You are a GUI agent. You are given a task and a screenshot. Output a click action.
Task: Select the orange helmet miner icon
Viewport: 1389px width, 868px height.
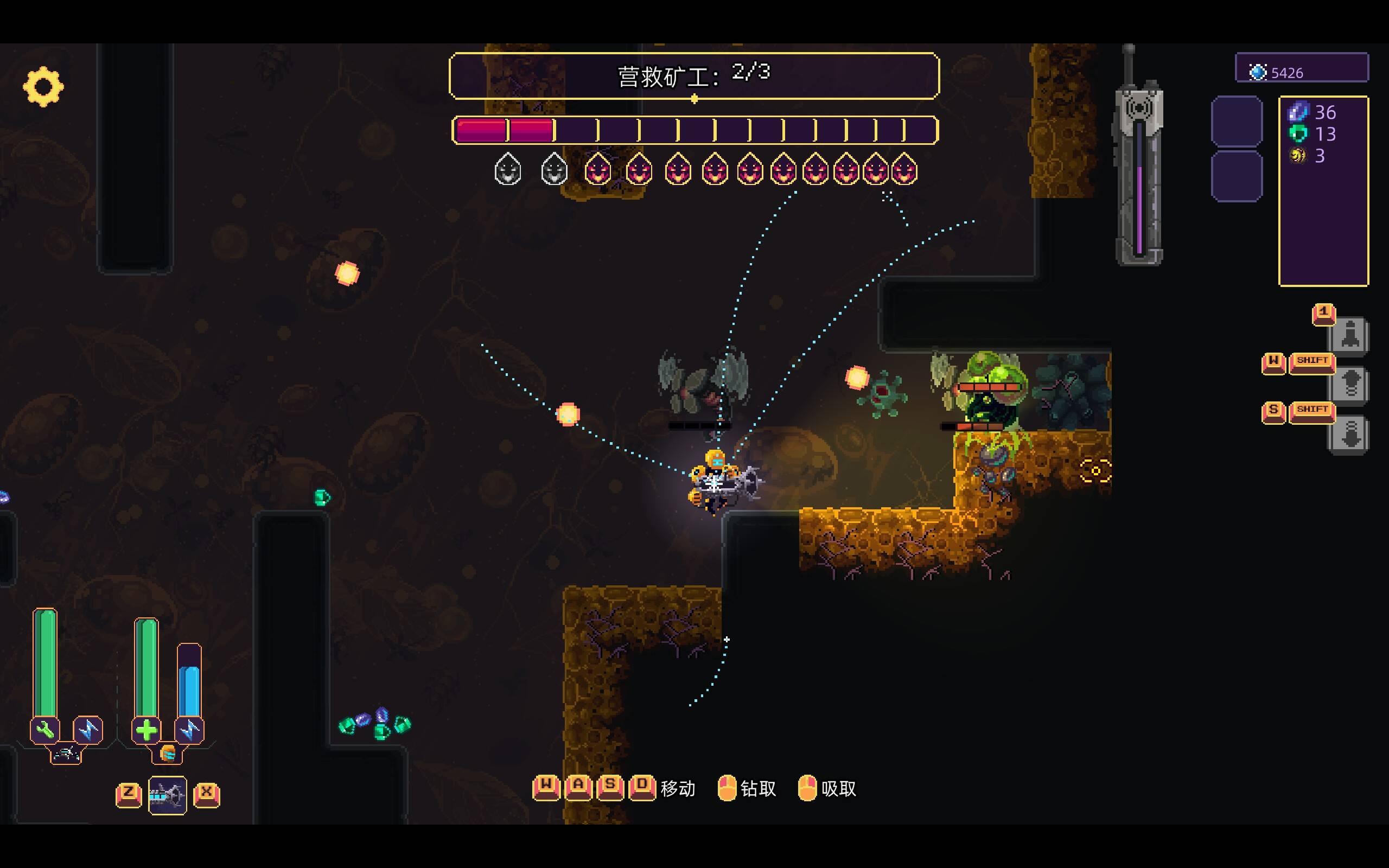(167, 753)
